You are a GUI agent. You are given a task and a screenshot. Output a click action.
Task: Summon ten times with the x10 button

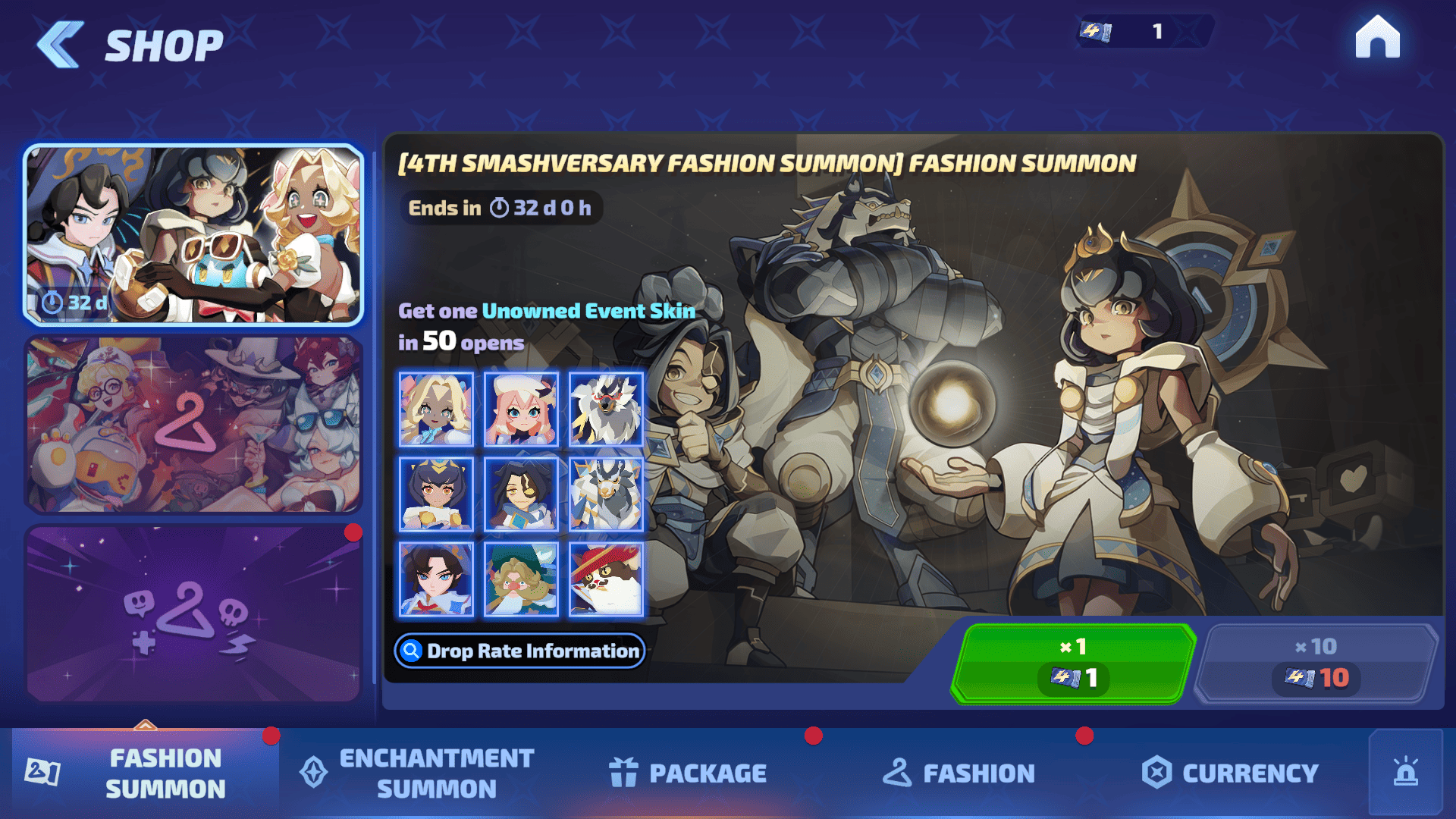1316,664
